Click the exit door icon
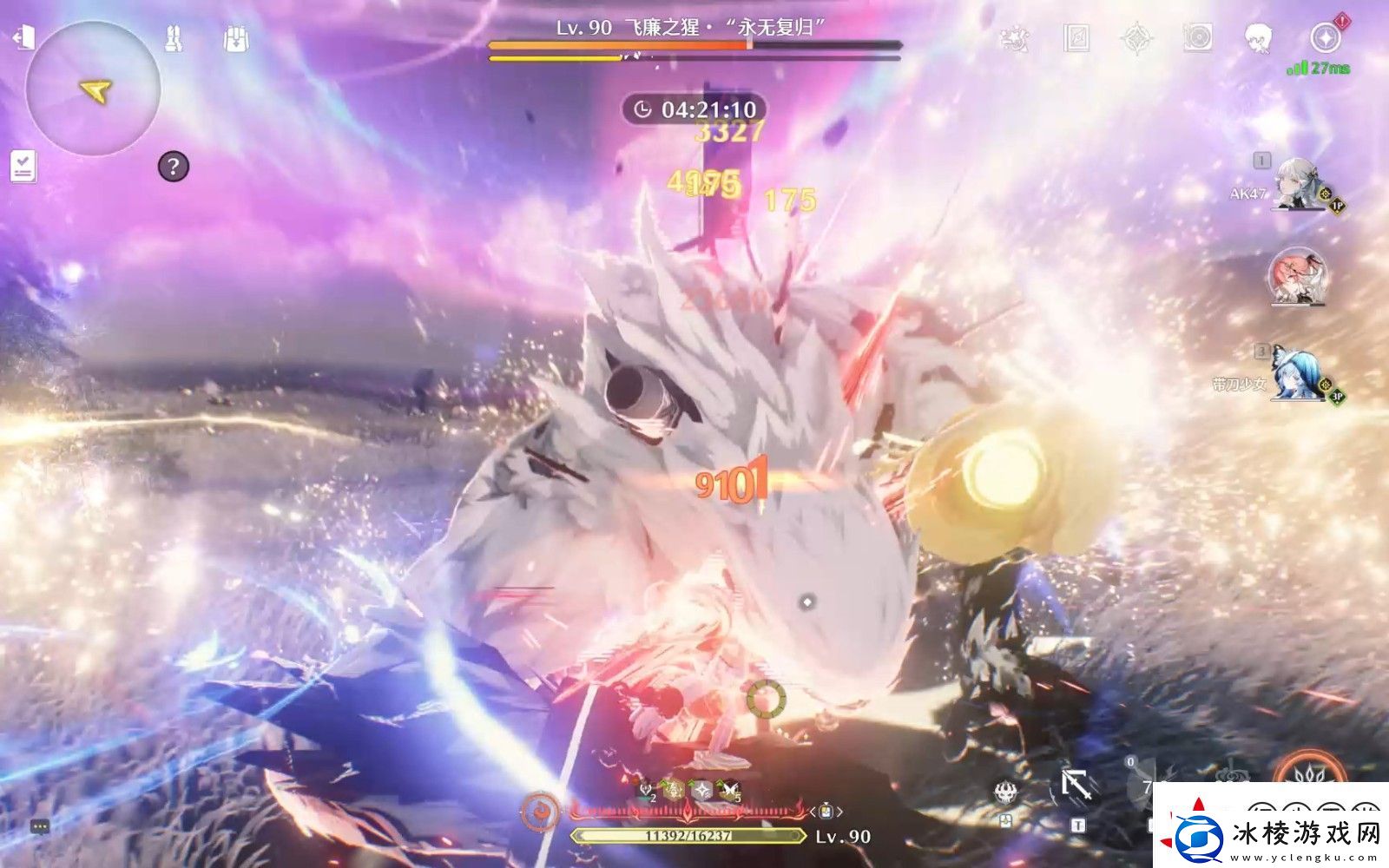Image resolution: width=1389 pixels, height=868 pixels. (x=23, y=38)
